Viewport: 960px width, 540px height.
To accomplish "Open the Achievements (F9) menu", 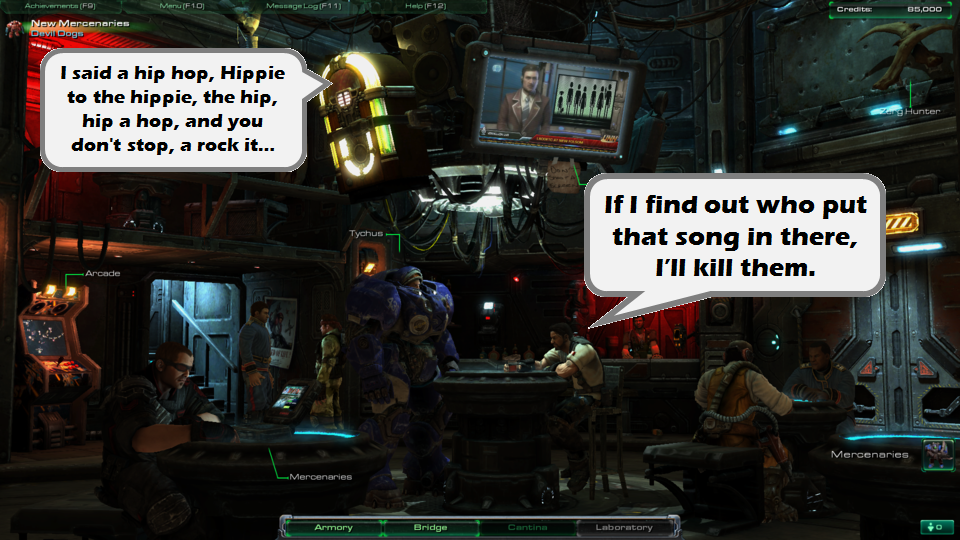I will tap(54, 6).
